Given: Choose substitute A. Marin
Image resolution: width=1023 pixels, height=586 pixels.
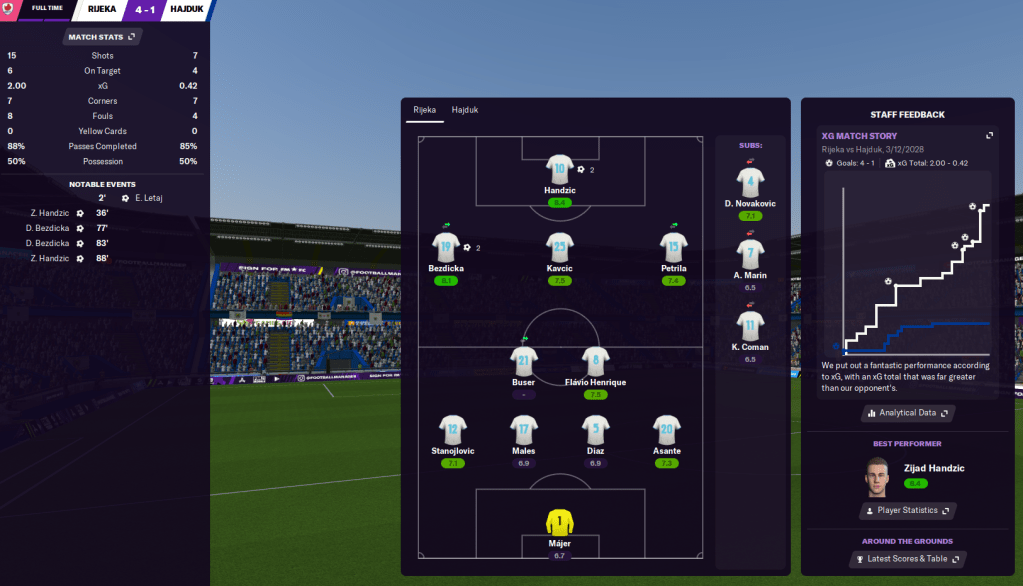Looking at the screenshot, I should pyautogui.click(x=750, y=254).
